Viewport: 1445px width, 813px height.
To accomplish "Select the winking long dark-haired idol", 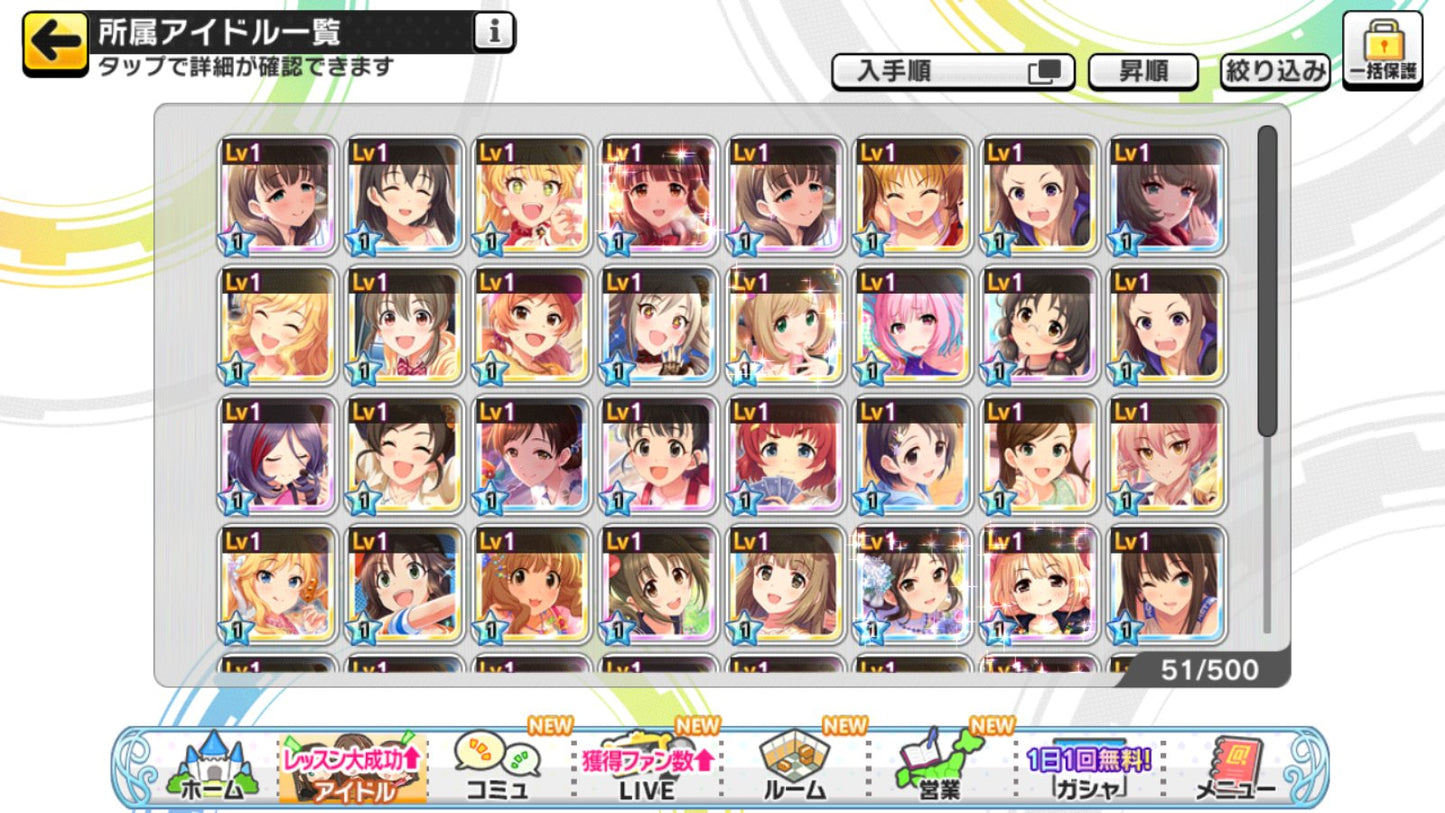I will (x=1166, y=585).
